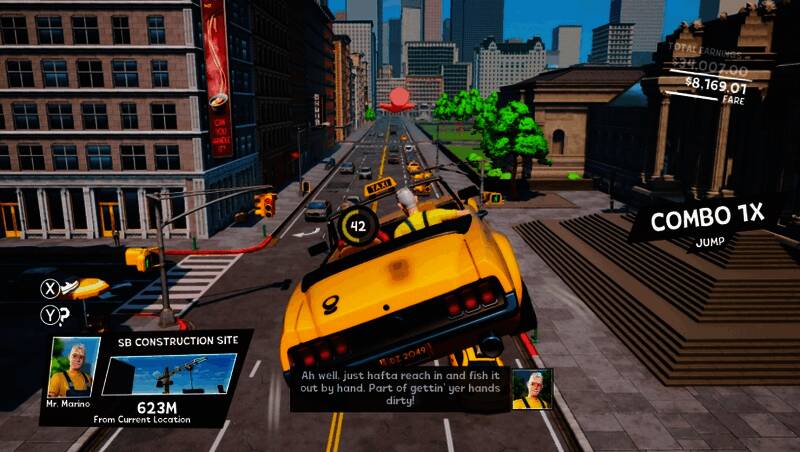This screenshot has width=800, height=452.
Task: Activate the sneaker jump icon
Action: (x=71, y=288)
